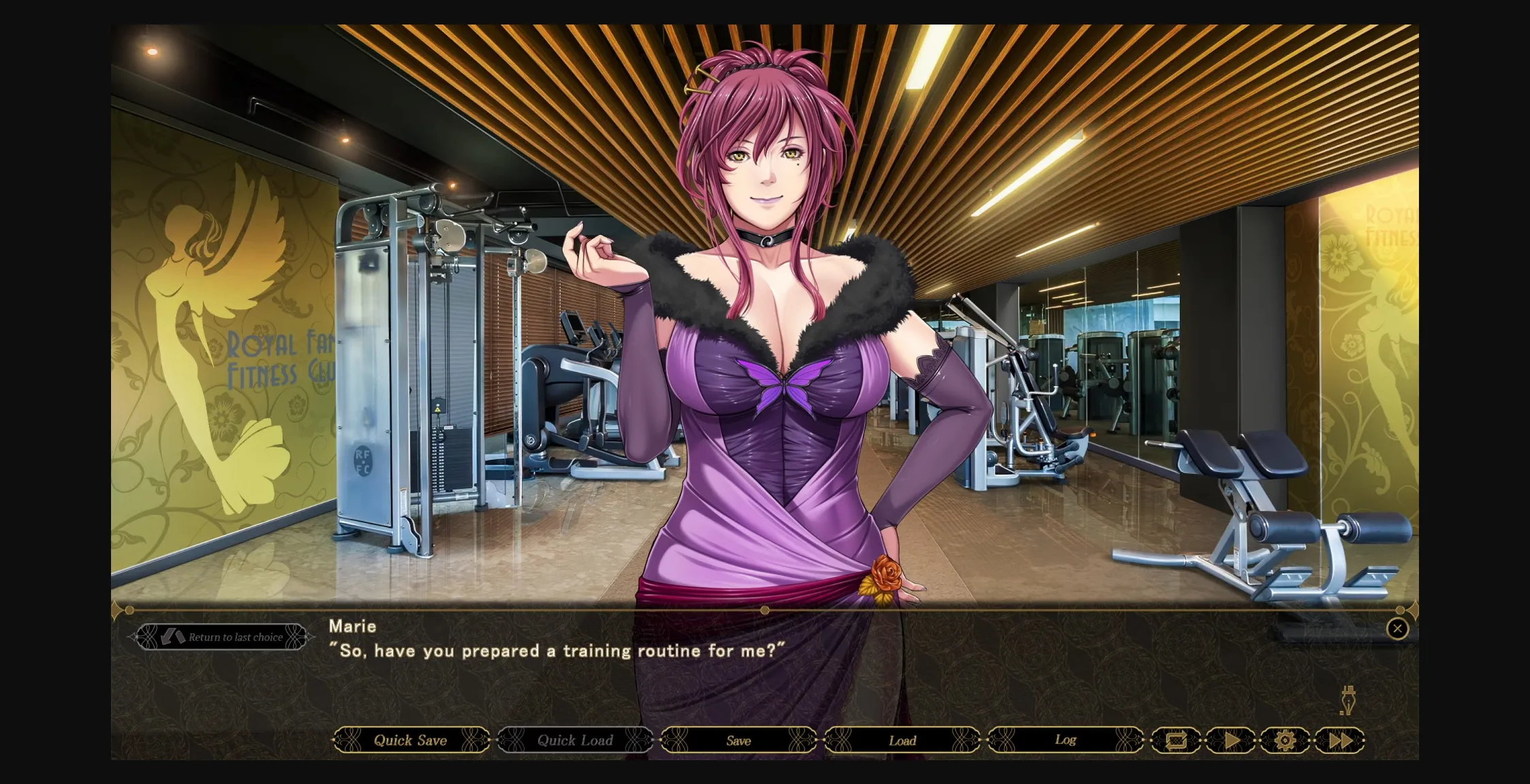This screenshot has height=784, width=1530.
Task: Click the Quick Save button
Action: point(410,740)
